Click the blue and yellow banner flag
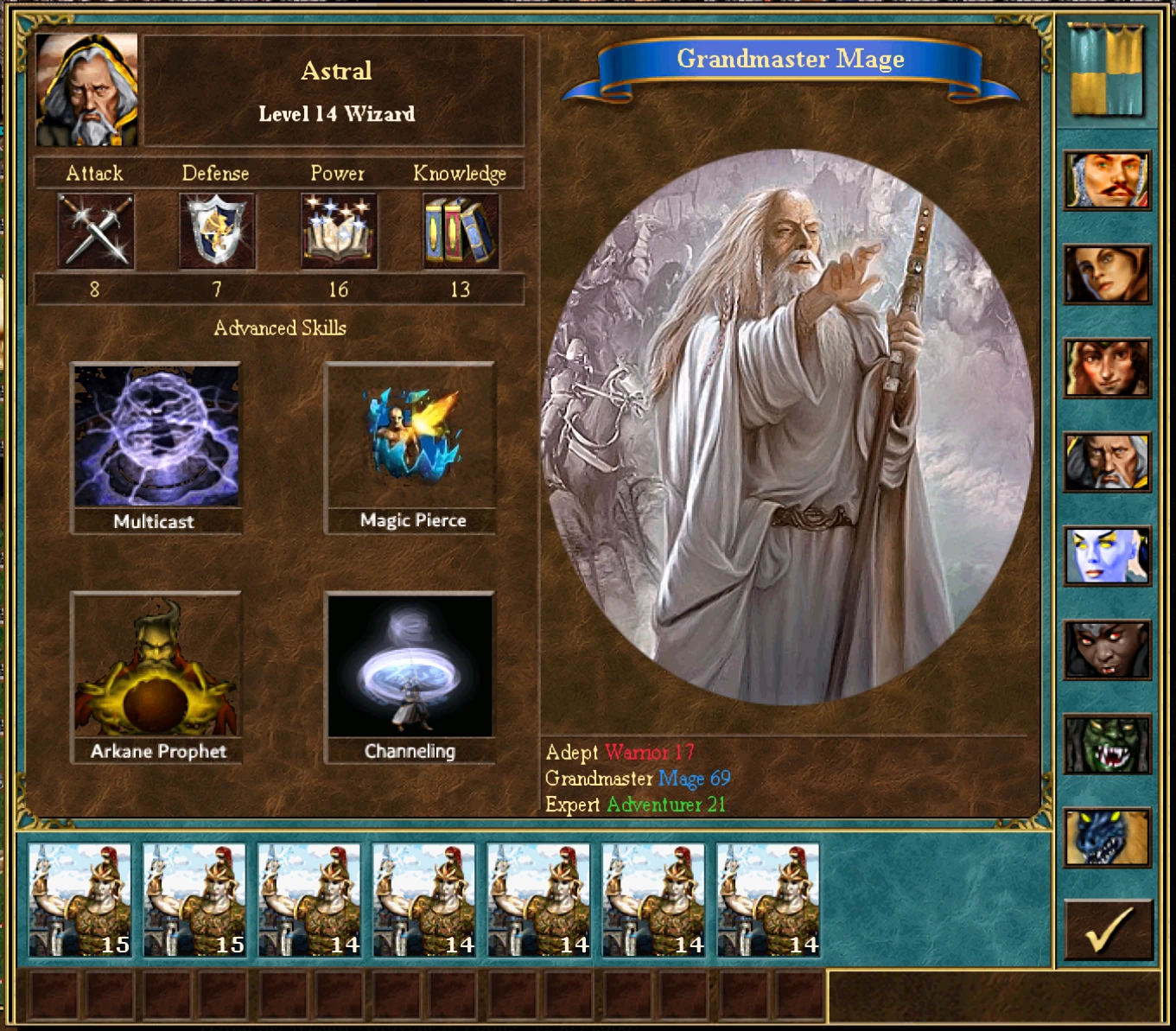Viewport: 1176px width, 1031px height. [x=1107, y=69]
